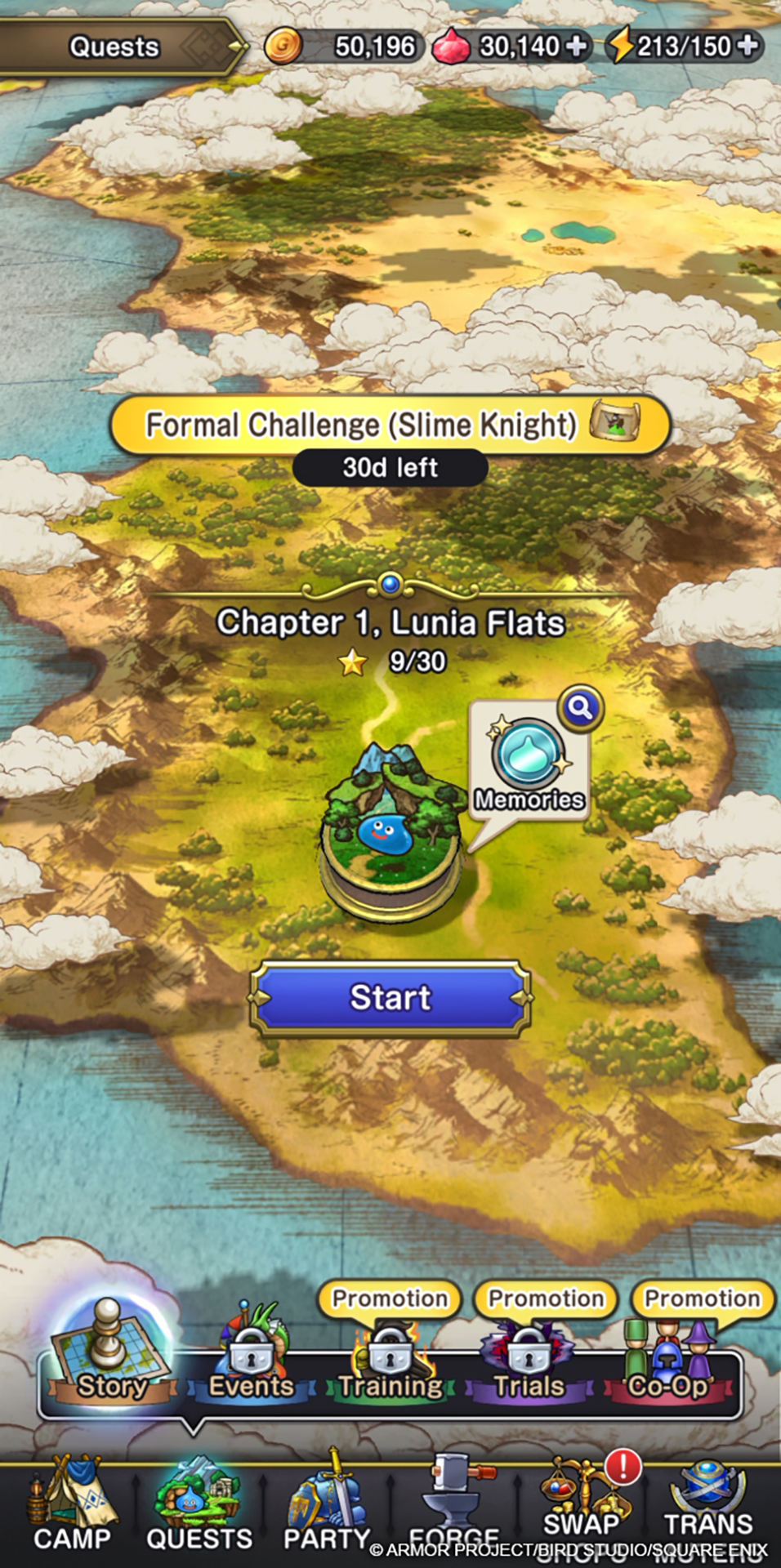The height and width of the screenshot is (1568, 781).
Task: Choose the locked Training category
Action: point(390,1362)
